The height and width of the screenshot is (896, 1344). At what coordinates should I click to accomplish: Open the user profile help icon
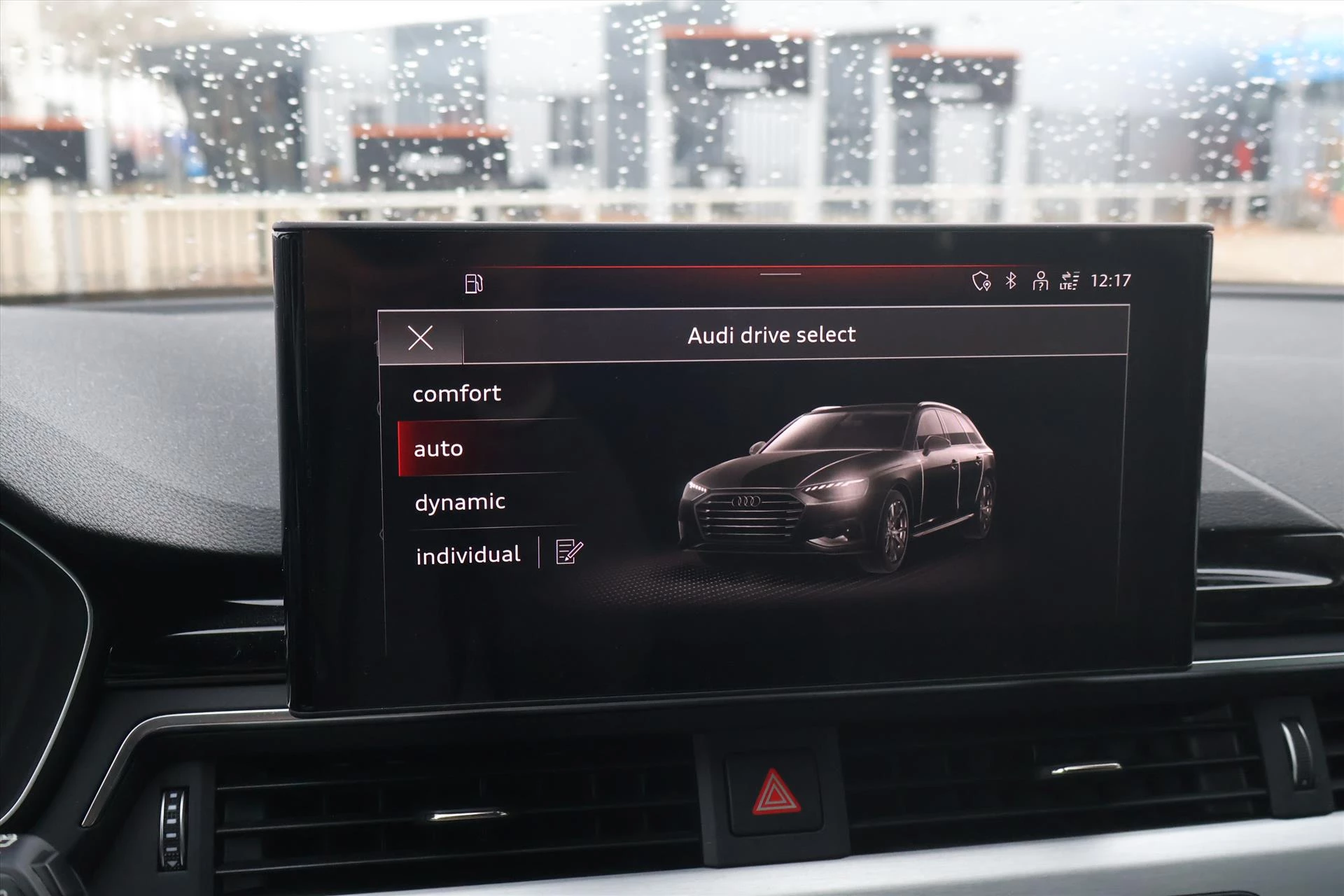(x=1041, y=280)
